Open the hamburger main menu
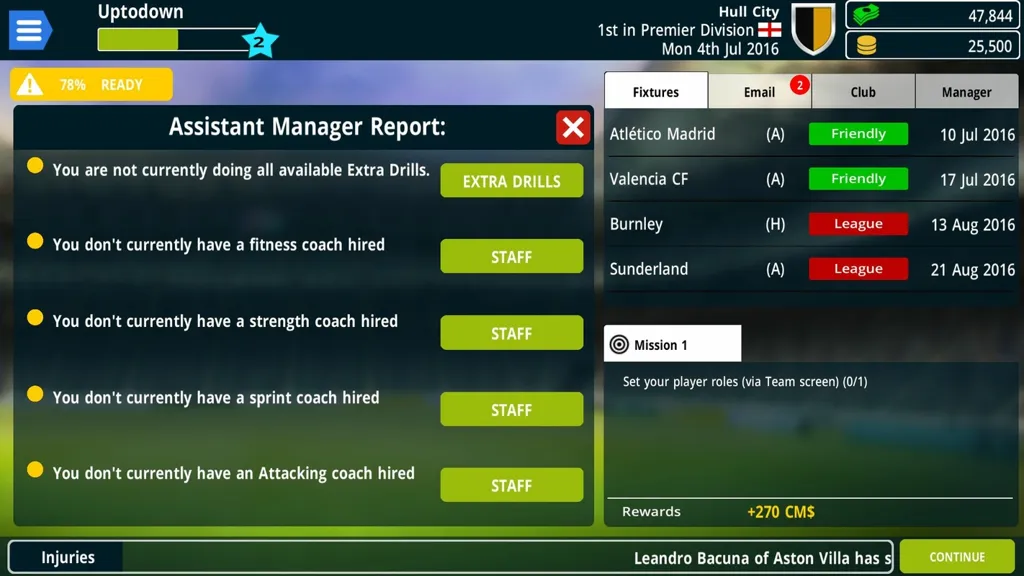This screenshot has width=1024, height=576. coord(29,31)
